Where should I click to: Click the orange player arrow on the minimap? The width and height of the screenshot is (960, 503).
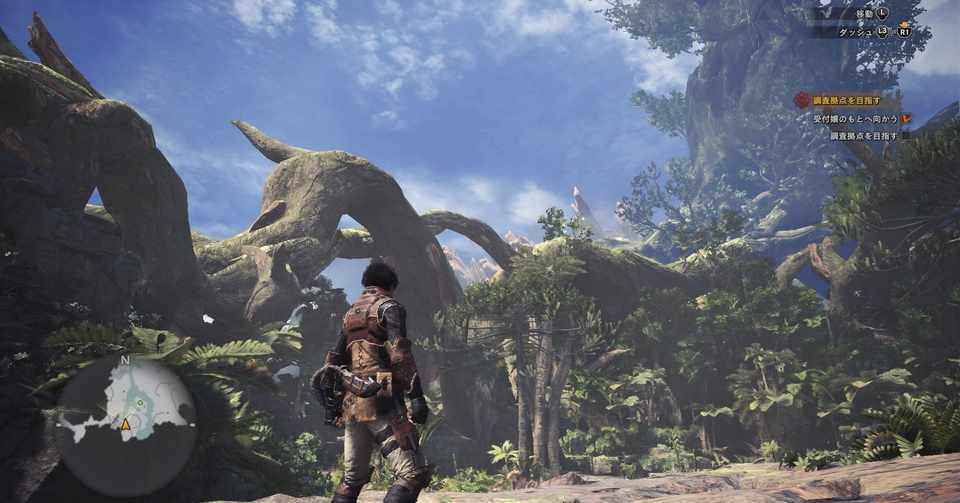pyautogui.click(x=126, y=424)
